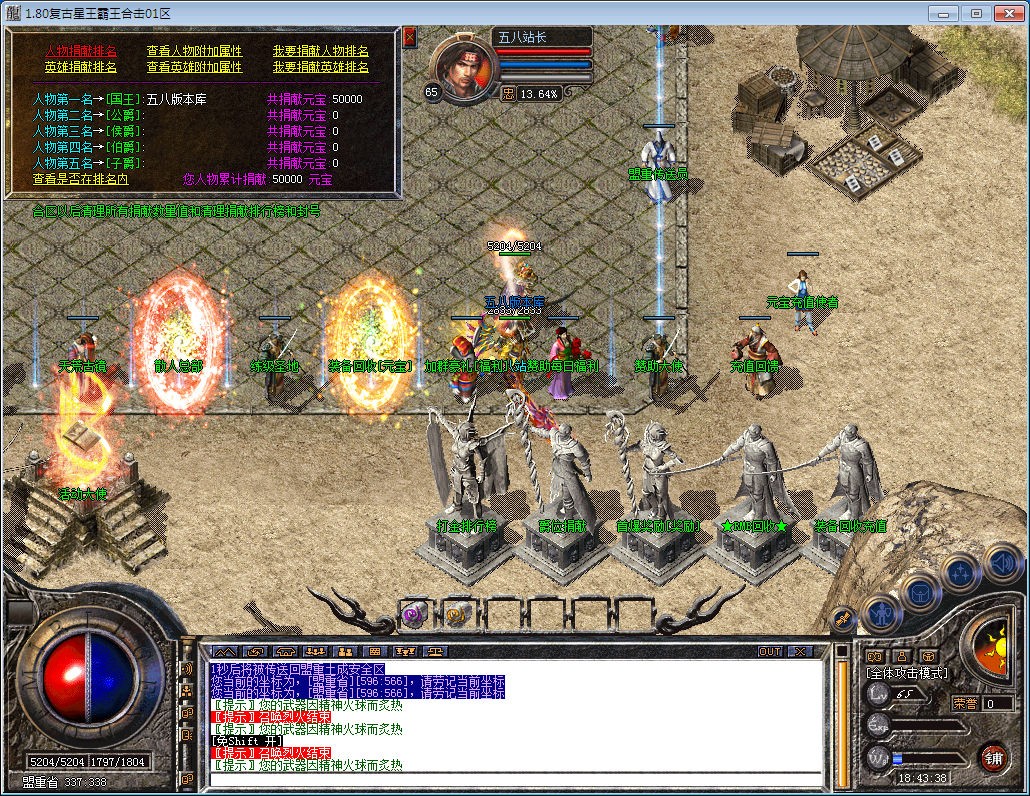Toggle the 全体攻击模式 attack mode label
The width and height of the screenshot is (1030, 796).
[x=907, y=673]
